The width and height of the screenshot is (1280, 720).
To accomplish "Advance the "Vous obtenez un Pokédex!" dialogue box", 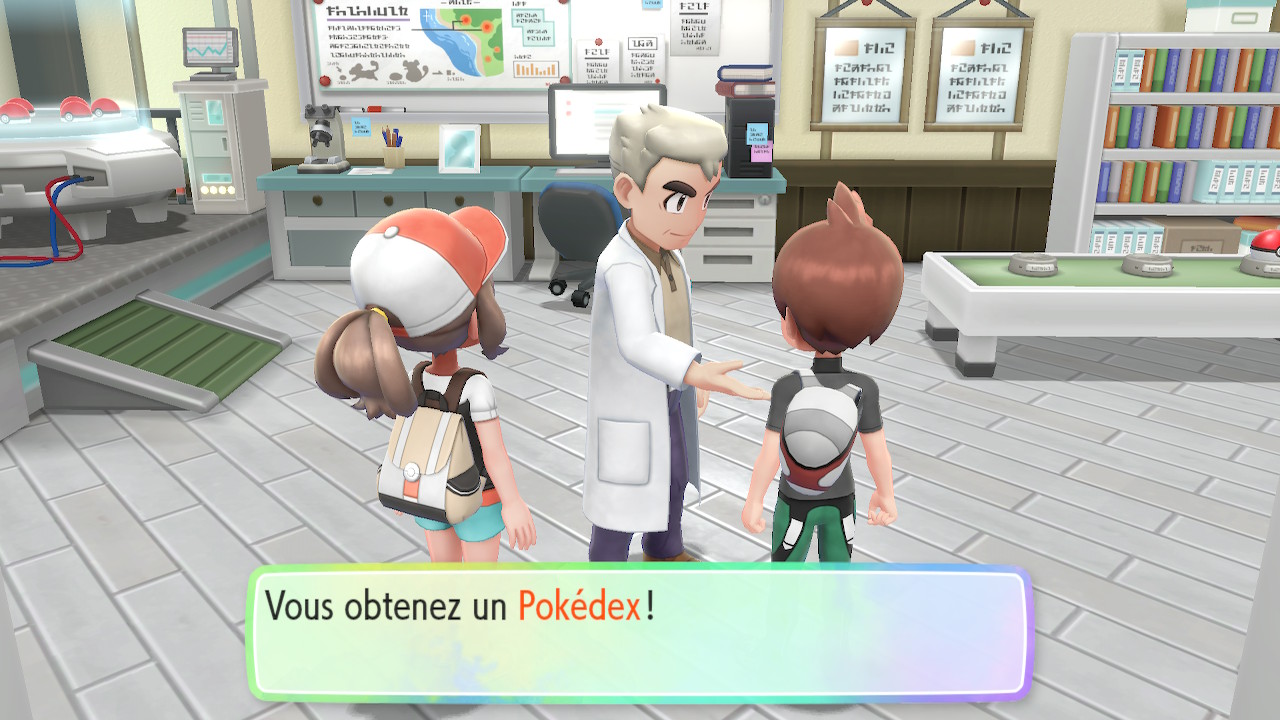I will pos(638,632).
